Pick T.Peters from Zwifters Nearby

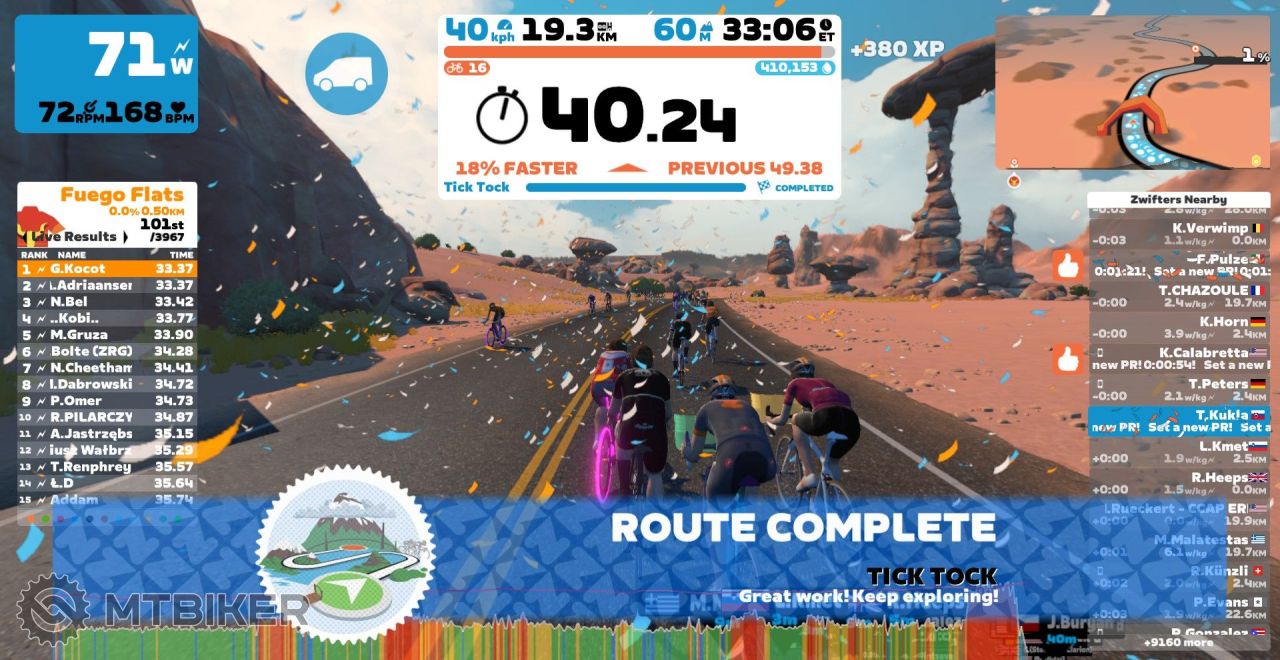[1178, 390]
